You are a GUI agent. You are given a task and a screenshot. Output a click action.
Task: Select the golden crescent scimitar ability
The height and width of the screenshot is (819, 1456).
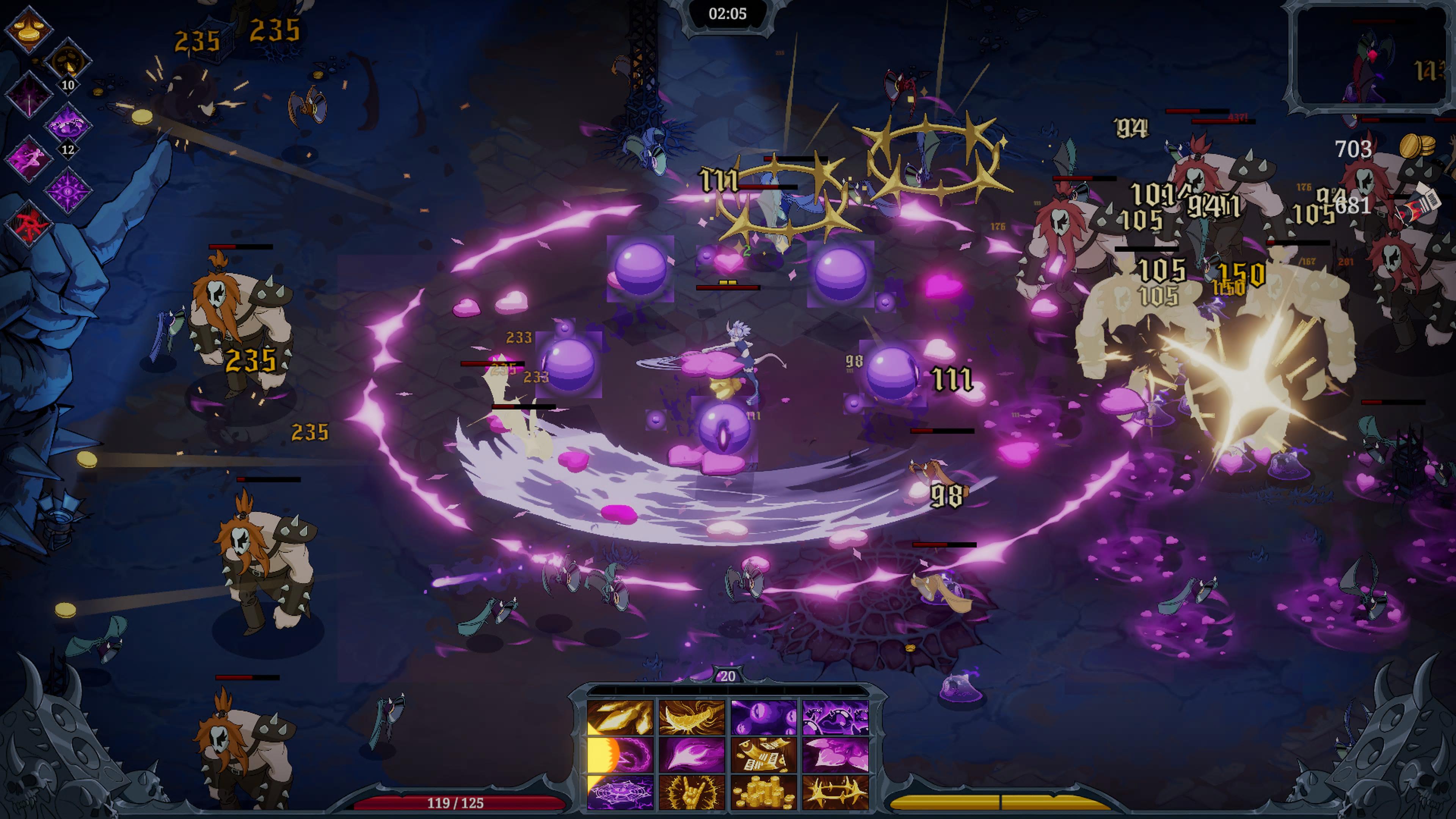pyautogui.click(x=692, y=717)
